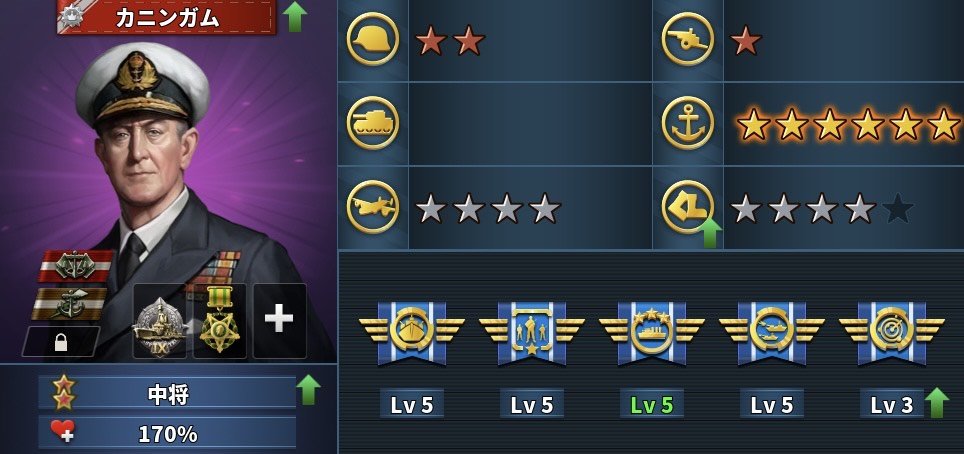Open the target crosshair skill badge
This screenshot has width=964, height=454.
click(x=891, y=332)
